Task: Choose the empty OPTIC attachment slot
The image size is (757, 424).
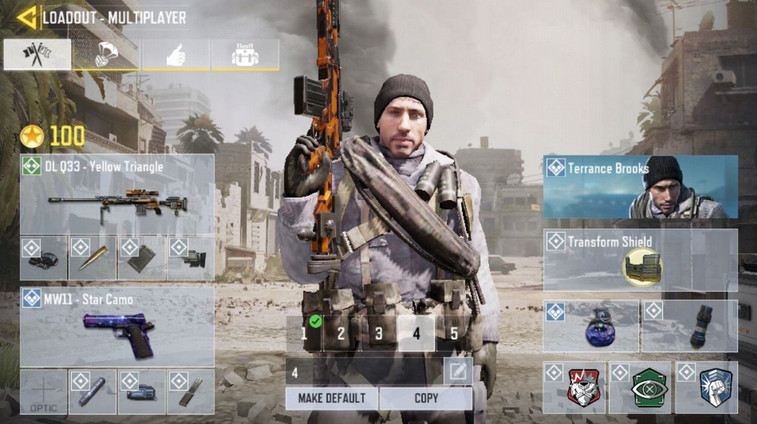Action: pos(43,392)
